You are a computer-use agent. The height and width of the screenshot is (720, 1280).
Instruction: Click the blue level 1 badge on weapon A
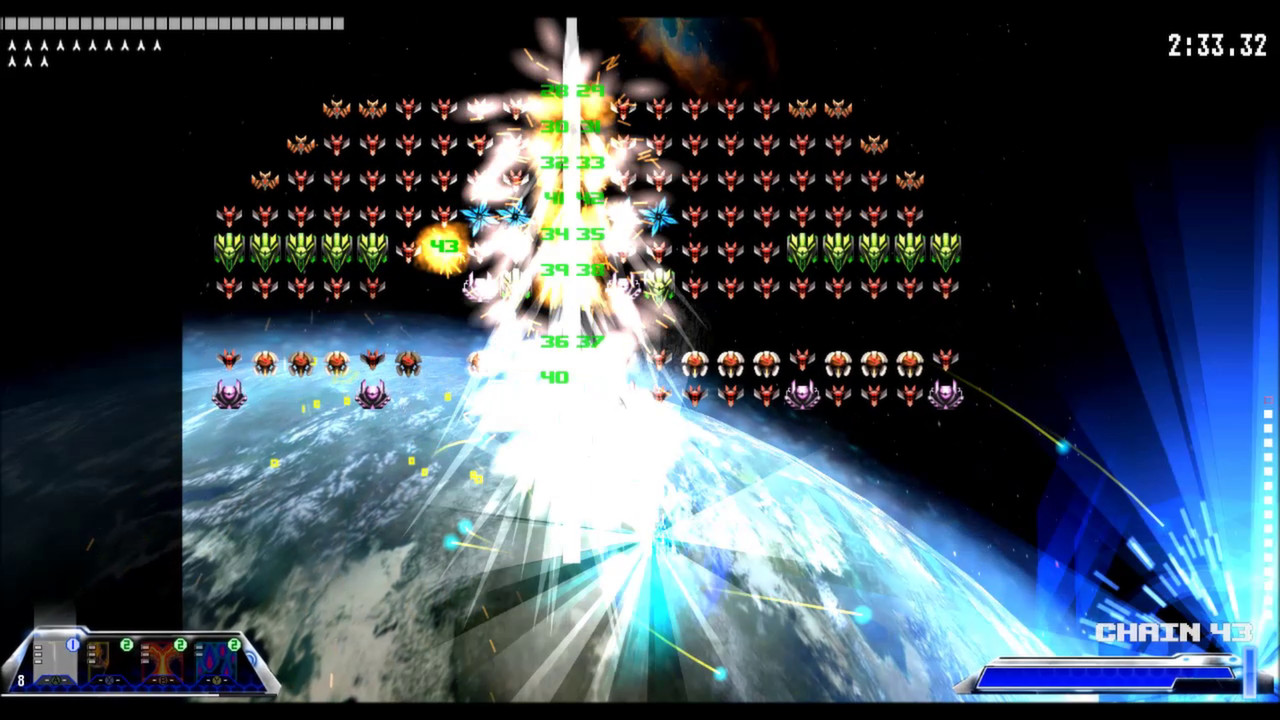[x=73, y=643]
